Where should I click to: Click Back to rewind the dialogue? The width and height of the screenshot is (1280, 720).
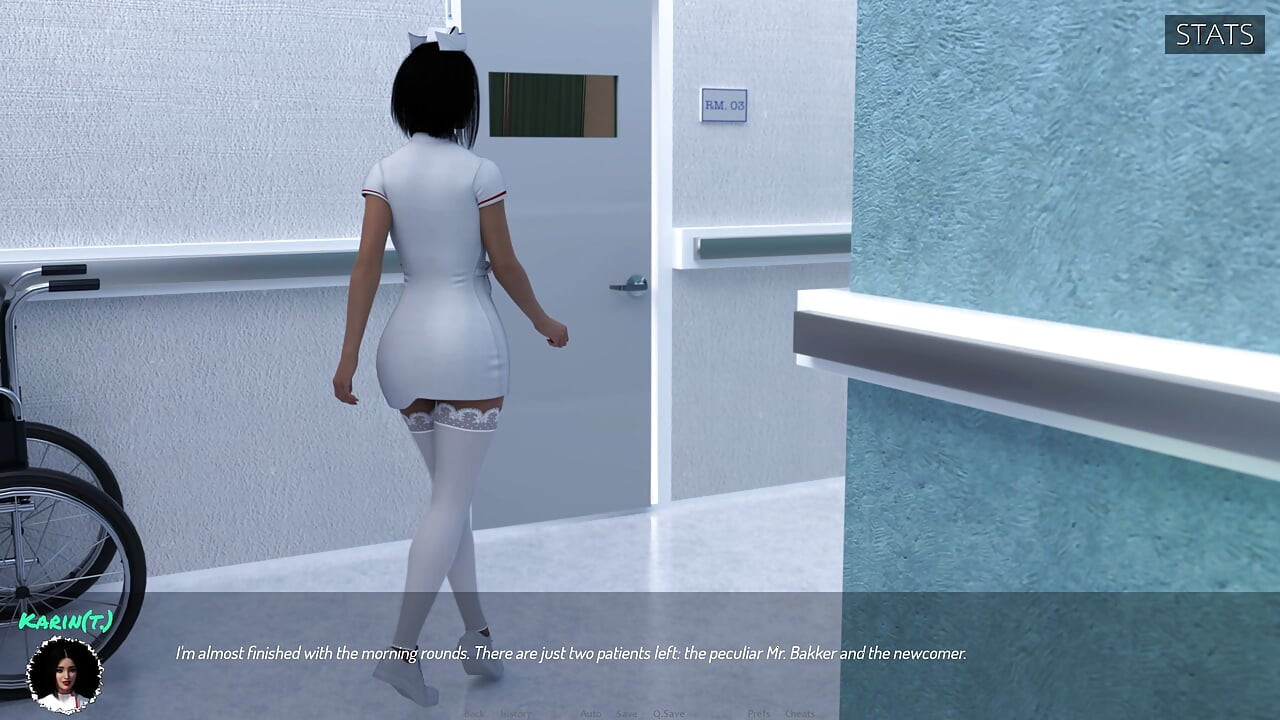pos(474,713)
